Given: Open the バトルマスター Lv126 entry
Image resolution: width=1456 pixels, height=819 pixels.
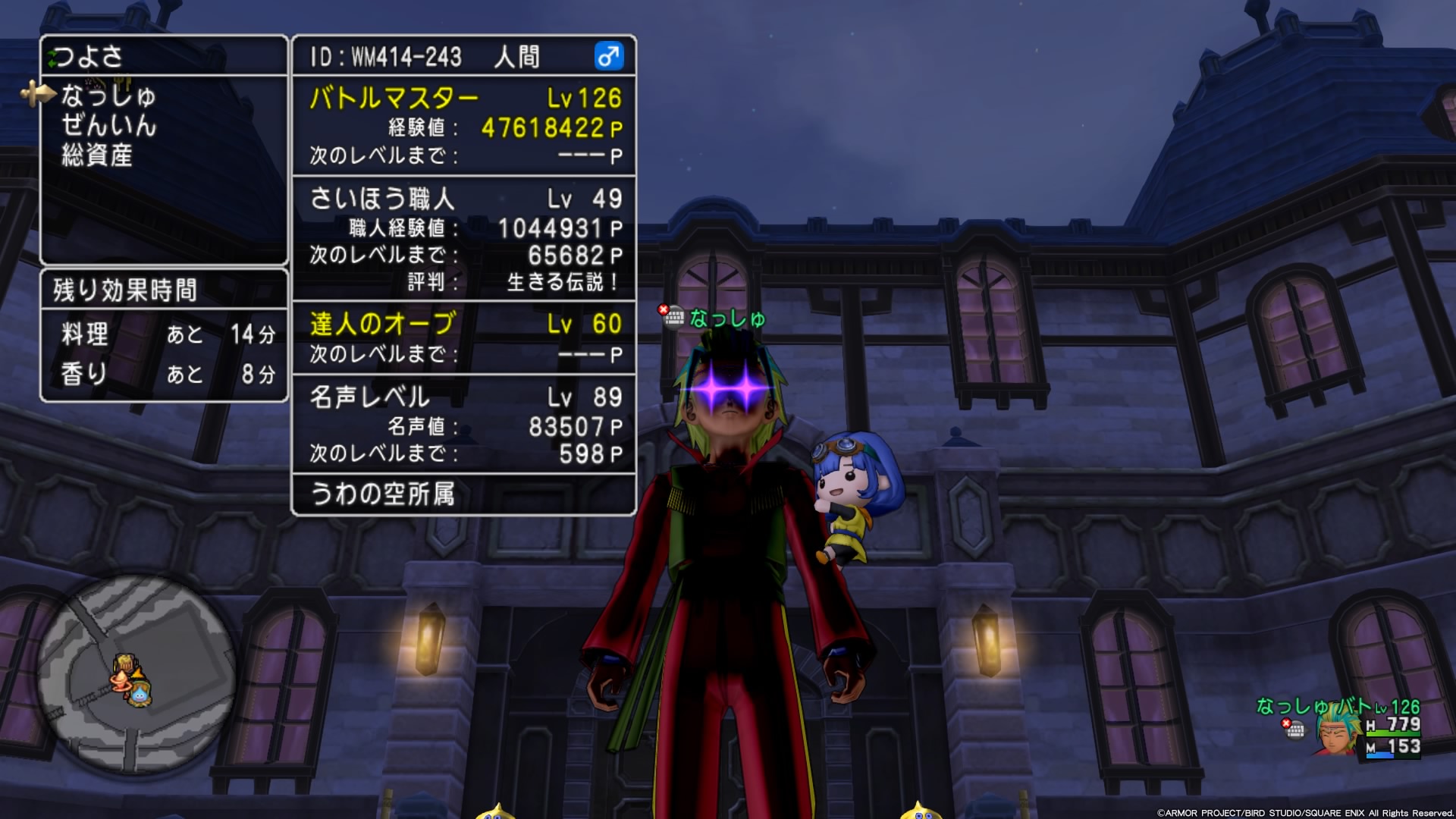Looking at the screenshot, I should point(394,96).
